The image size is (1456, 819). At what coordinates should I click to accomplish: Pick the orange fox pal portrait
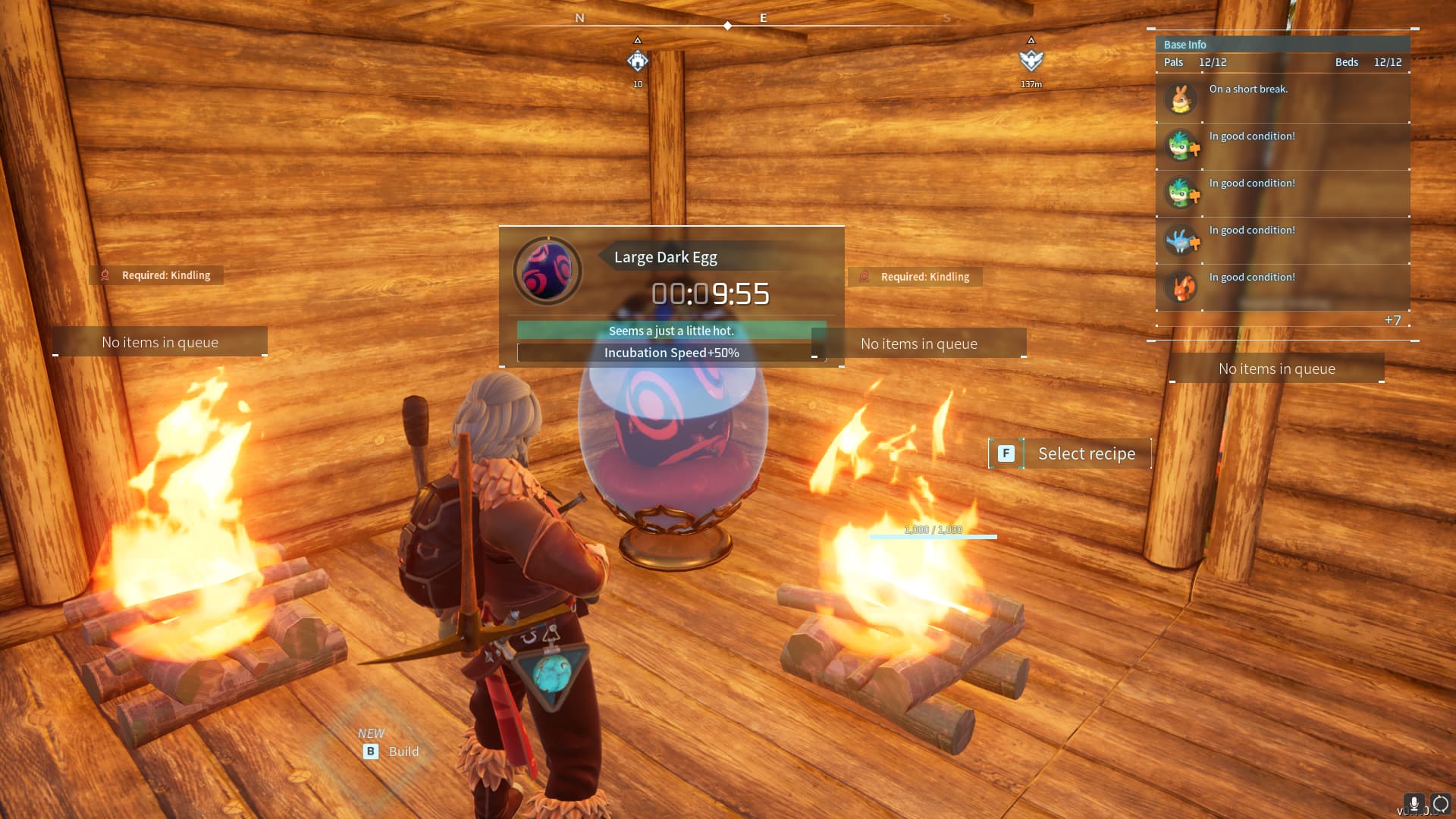point(1181,287)
